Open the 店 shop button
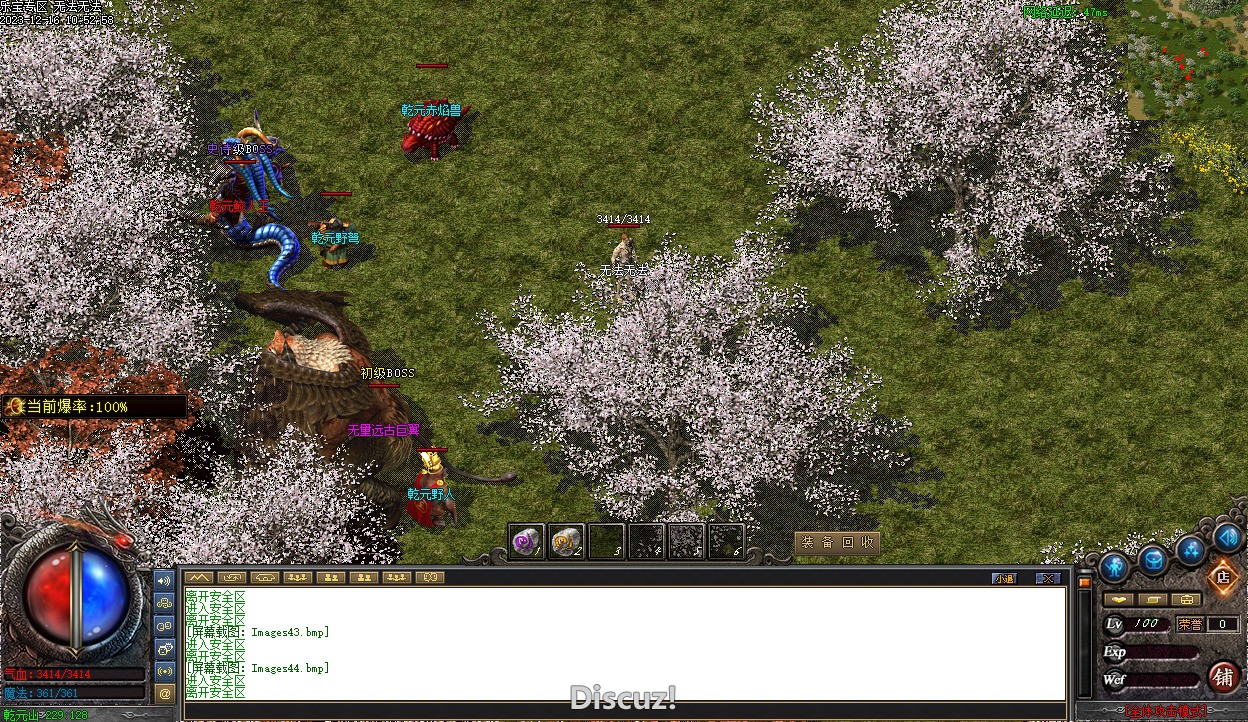The width and height of the screenshot is (1248, 722). (x=1221, y=577)
